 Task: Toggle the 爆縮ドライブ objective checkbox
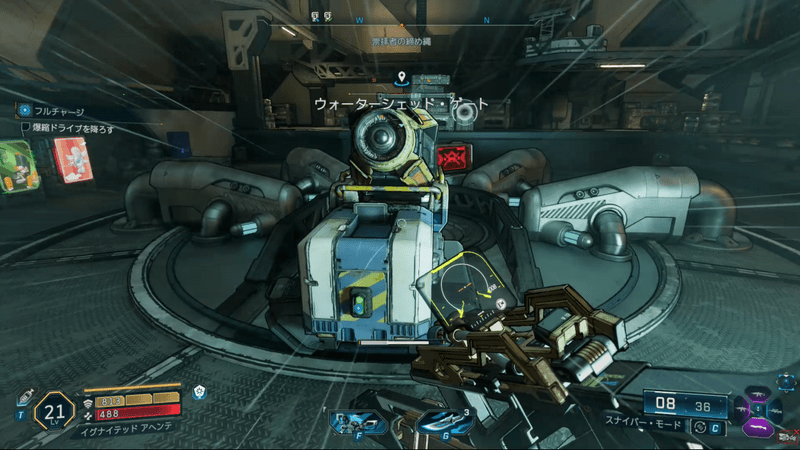(x=27, y=128)
